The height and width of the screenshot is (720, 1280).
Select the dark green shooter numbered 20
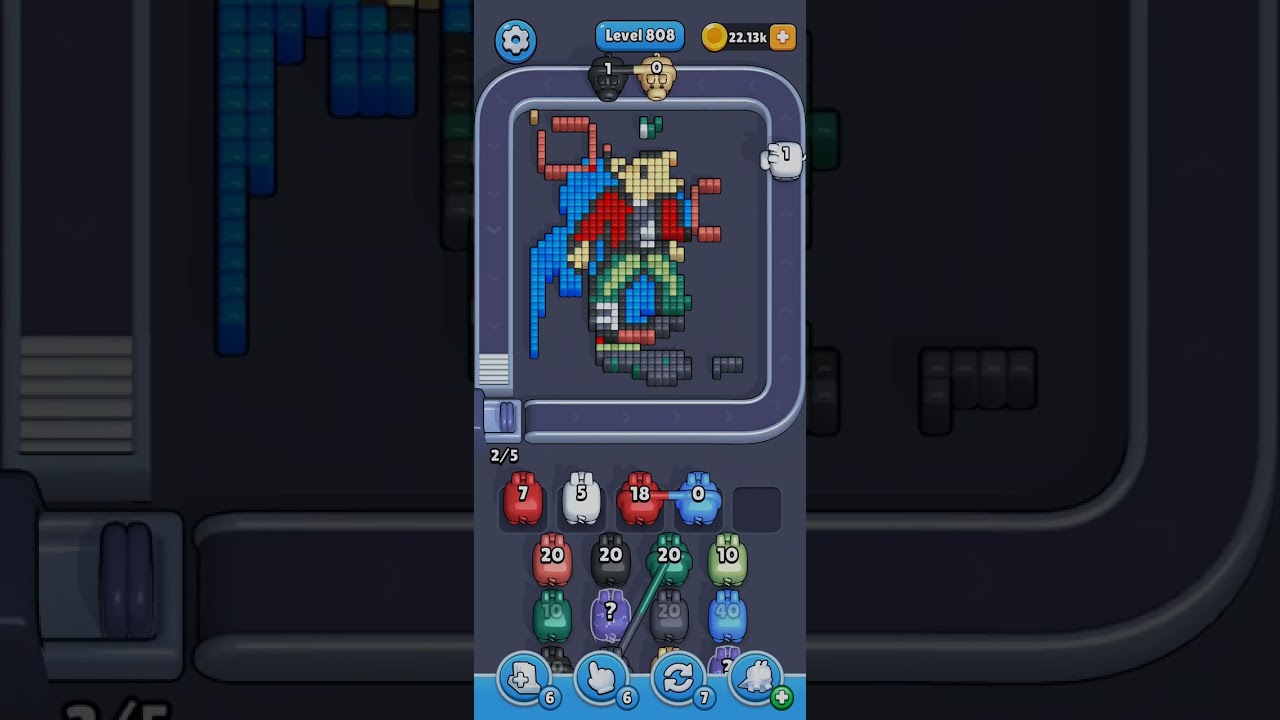coord(669,560)
